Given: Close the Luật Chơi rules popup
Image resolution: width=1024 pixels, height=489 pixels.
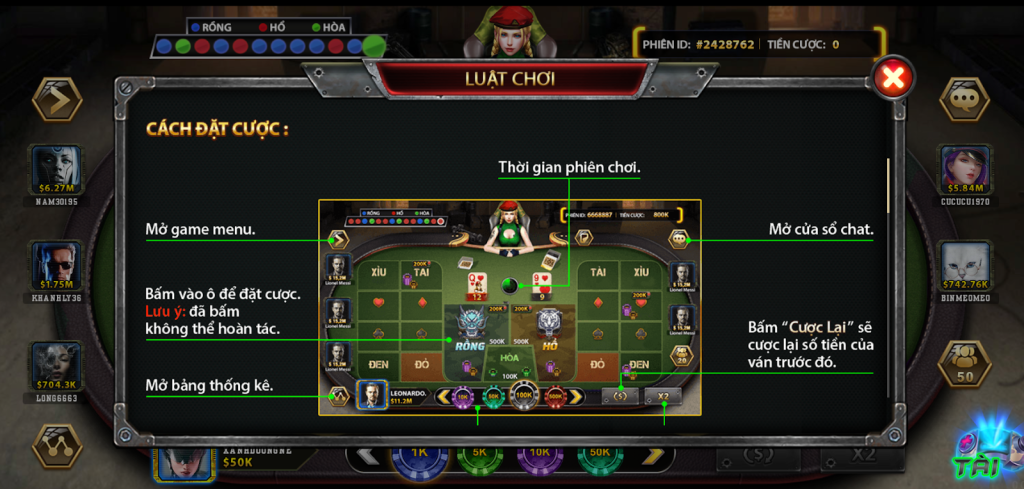Looking at the screenshot, I should (894, 78).
